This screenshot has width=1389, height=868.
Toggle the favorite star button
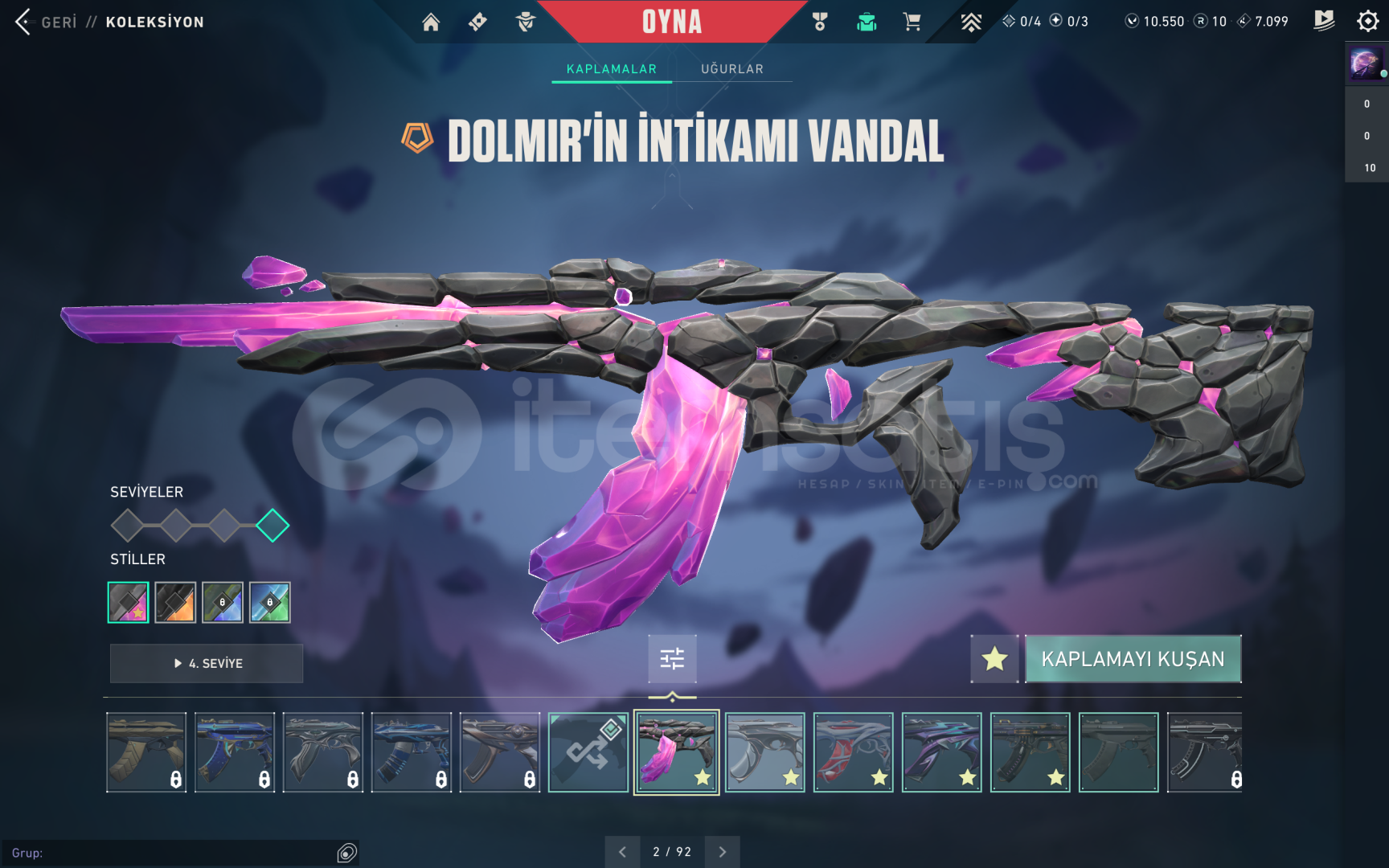[x=994, y=659]
